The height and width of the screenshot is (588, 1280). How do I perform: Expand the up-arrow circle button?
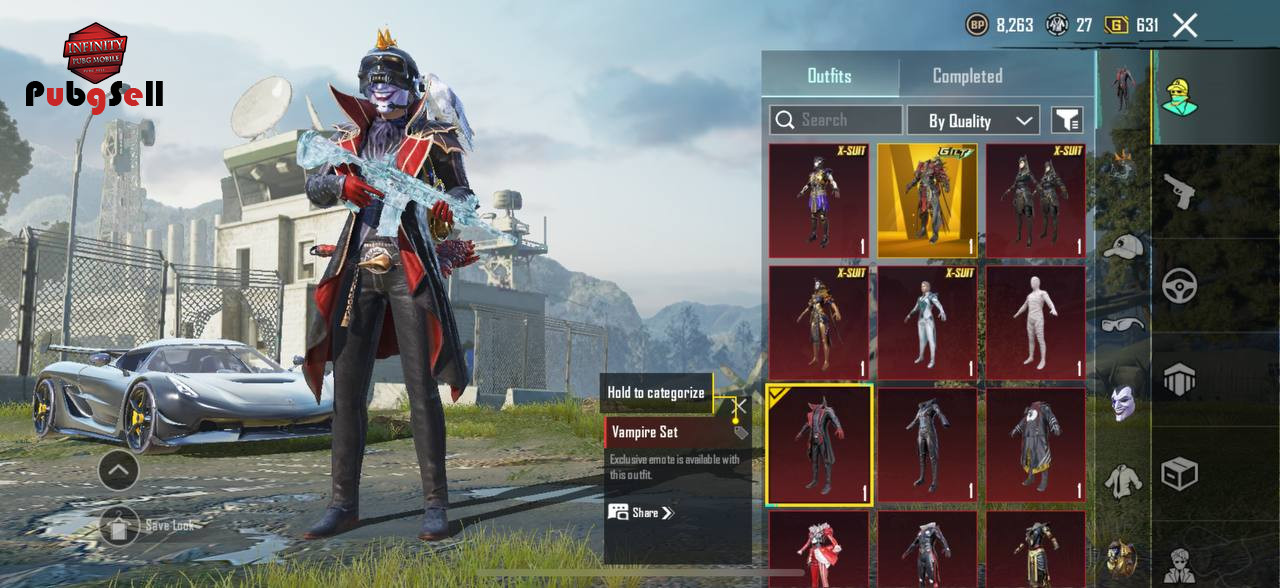tap(118, 470)
